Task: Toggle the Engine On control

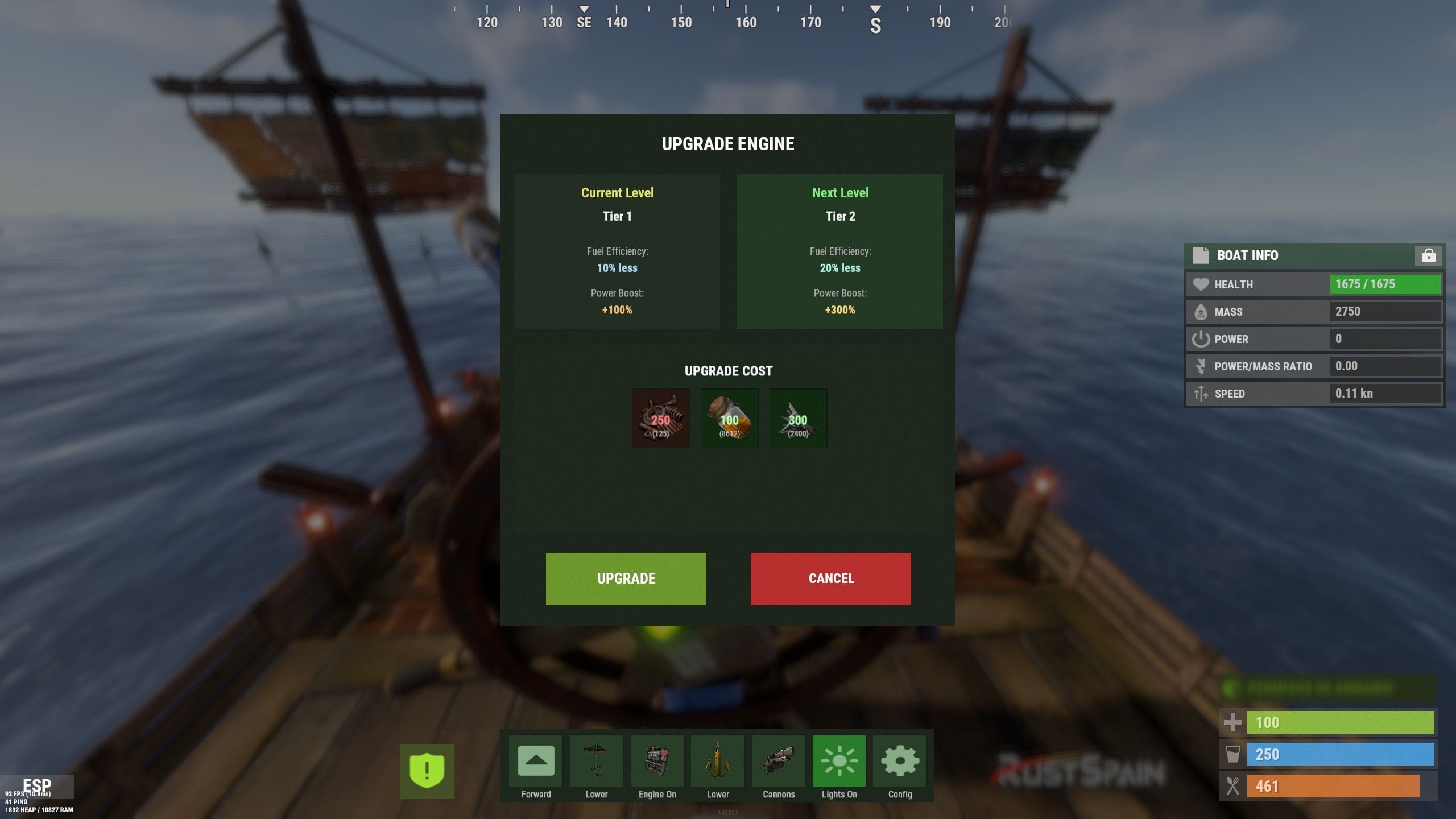Action: click(x=657, y=762)
